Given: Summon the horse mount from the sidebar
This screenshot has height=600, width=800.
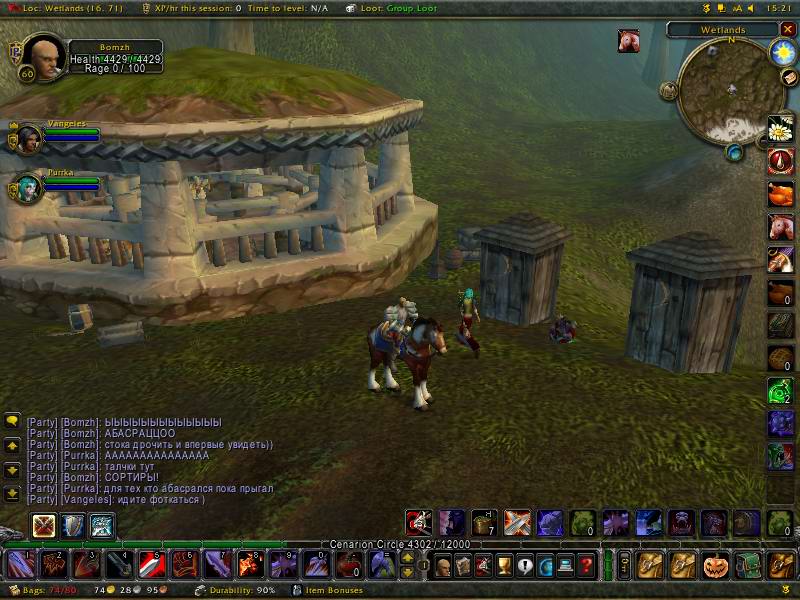Looking at the screenshot, I should click(781, 227).
